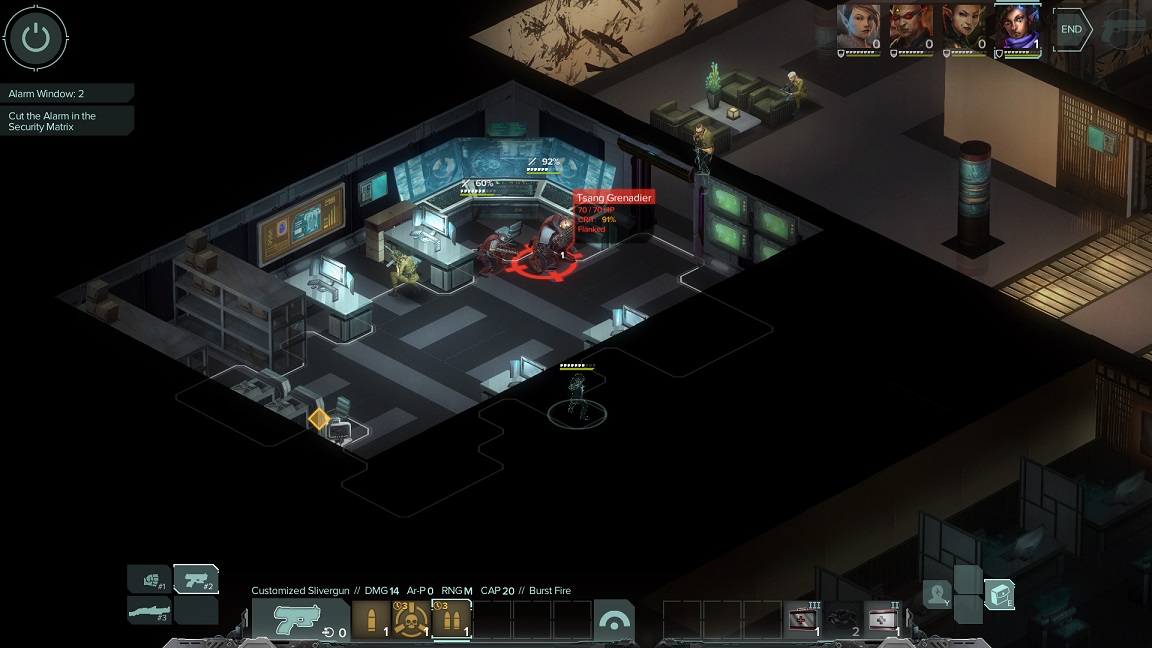Switch to the unarmed fist weapon slot
The height and width of the screenshot is (648, 1152).
click(149, 579)
